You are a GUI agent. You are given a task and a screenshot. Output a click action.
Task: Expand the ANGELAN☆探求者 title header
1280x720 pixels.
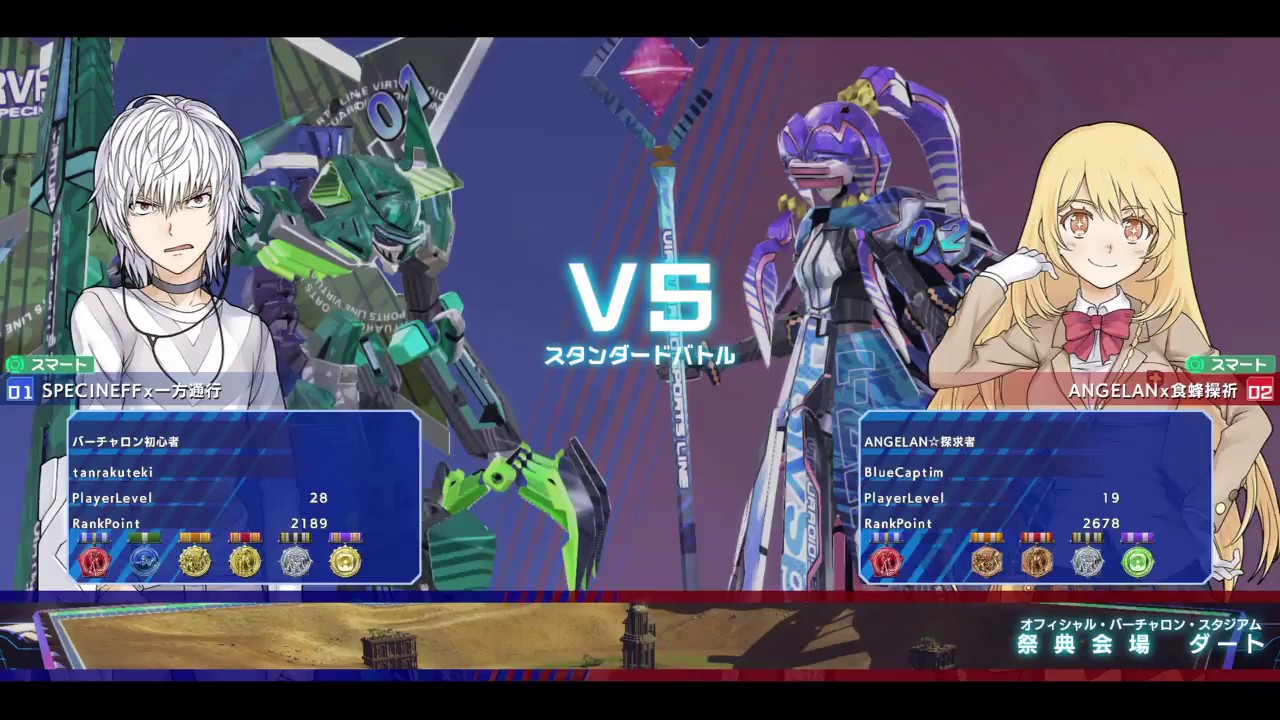919,441
